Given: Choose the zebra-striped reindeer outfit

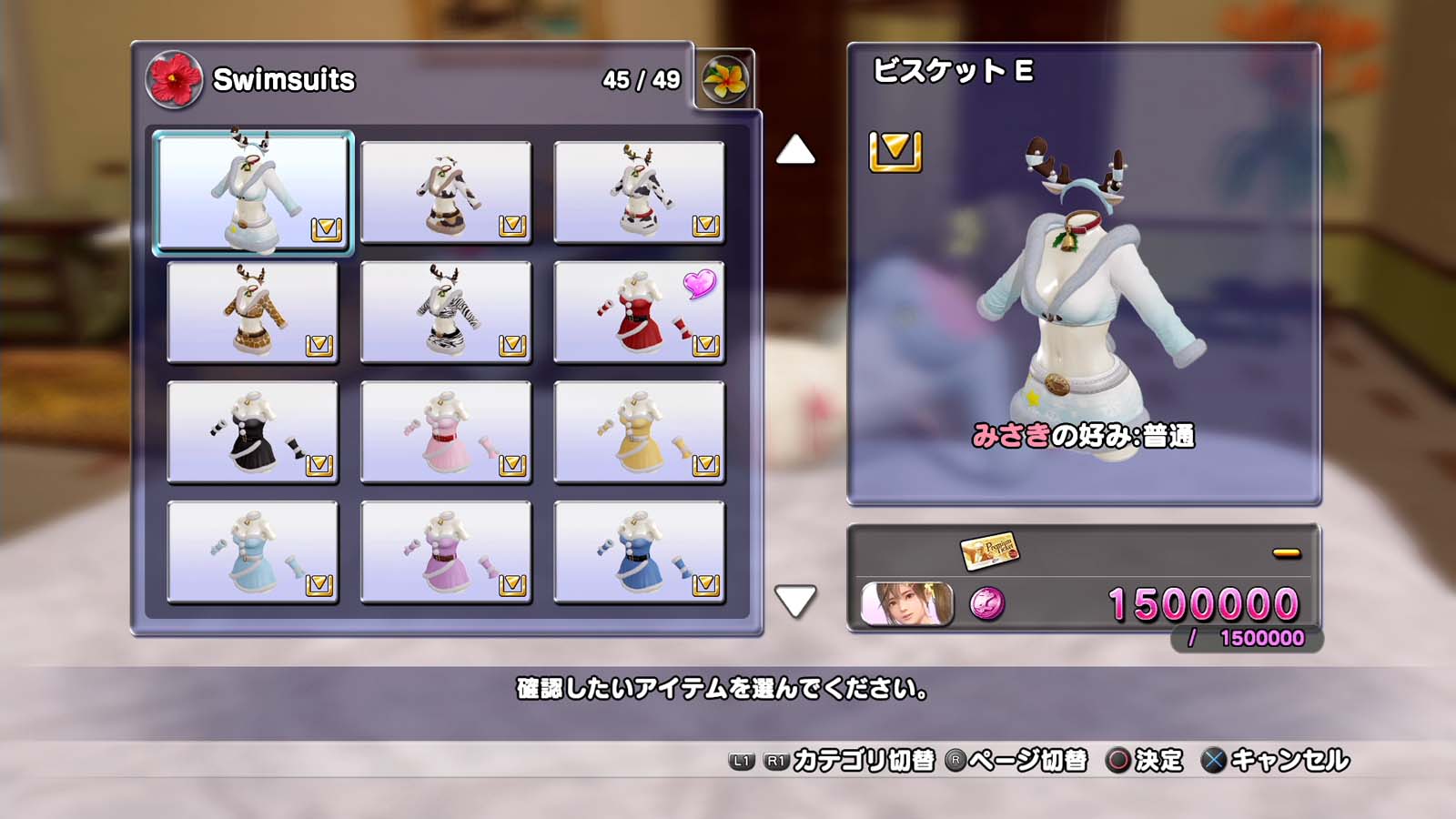Looking at the screenshot, I should (446, 312).
